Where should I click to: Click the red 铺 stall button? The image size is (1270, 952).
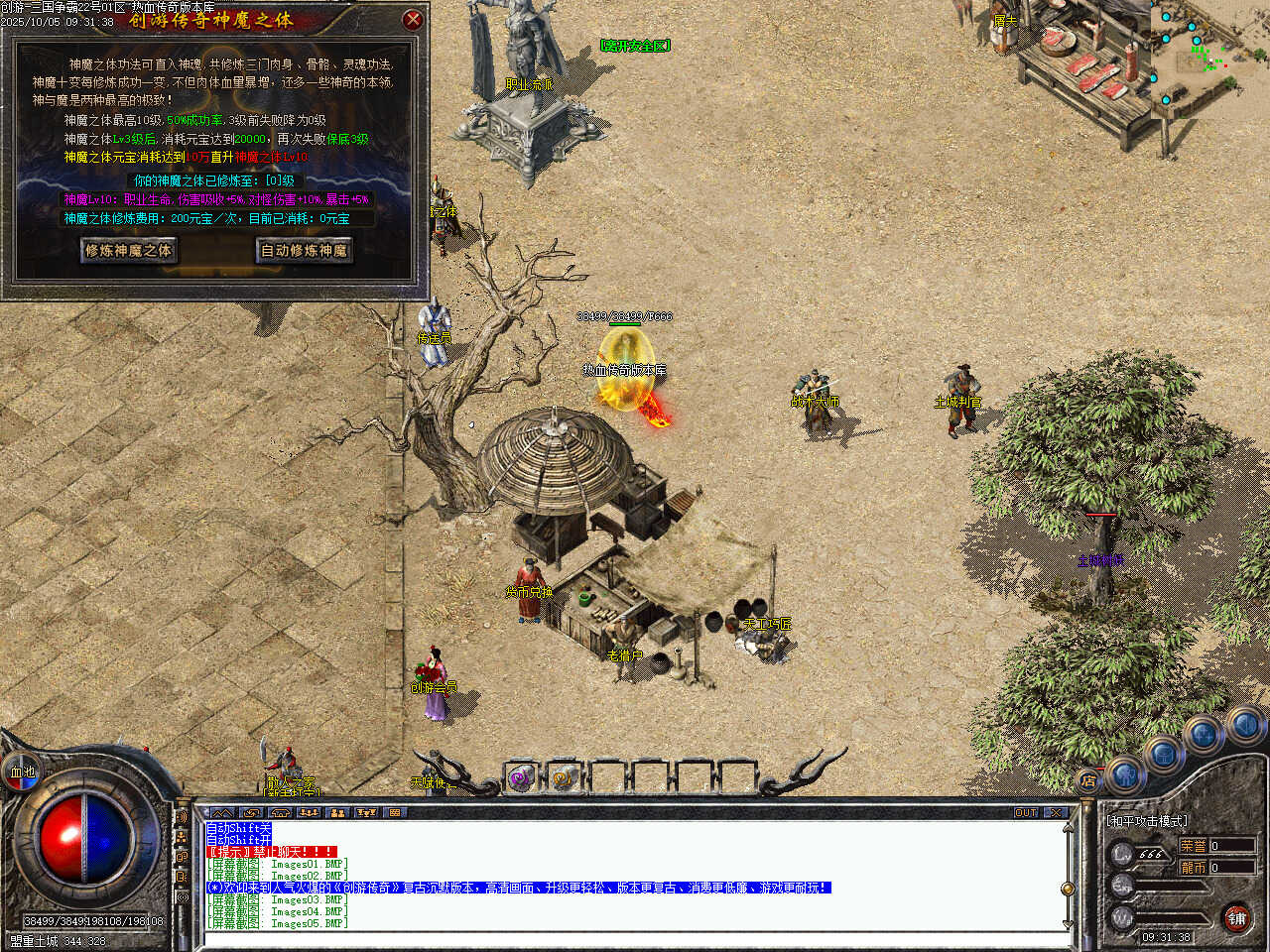1236,918
